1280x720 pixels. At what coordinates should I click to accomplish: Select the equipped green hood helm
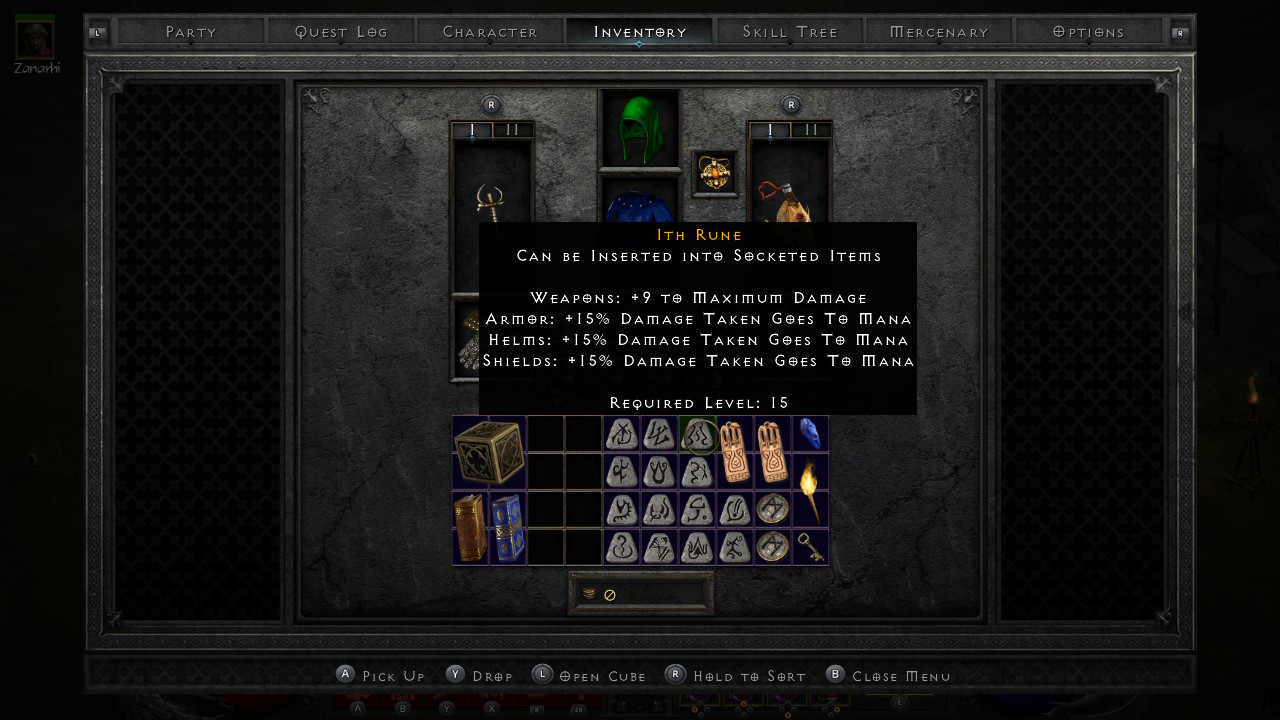(x=639, y=128)
